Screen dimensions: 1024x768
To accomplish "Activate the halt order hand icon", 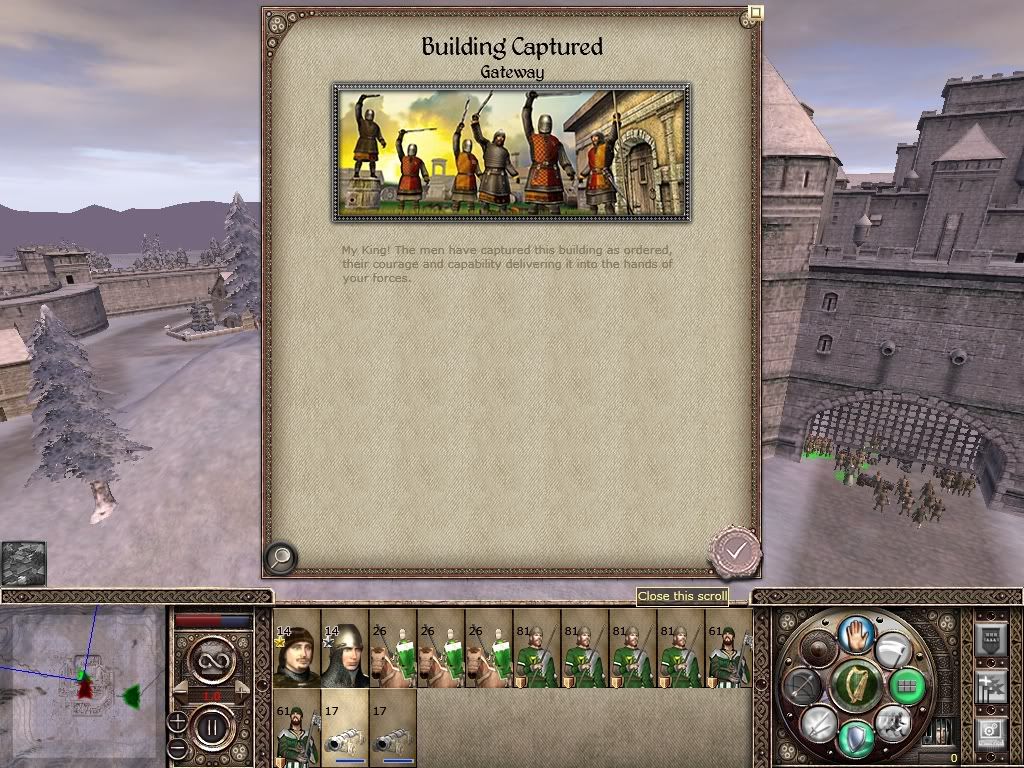I will [x=856, y=633].
